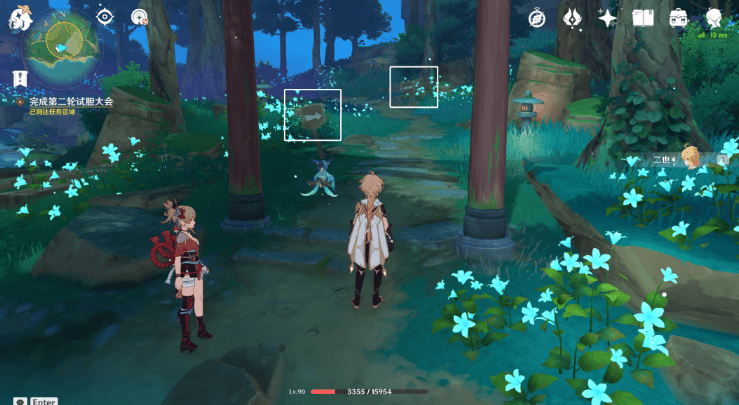
Task: Open the backpack inventory
Action: coord(678,18)
